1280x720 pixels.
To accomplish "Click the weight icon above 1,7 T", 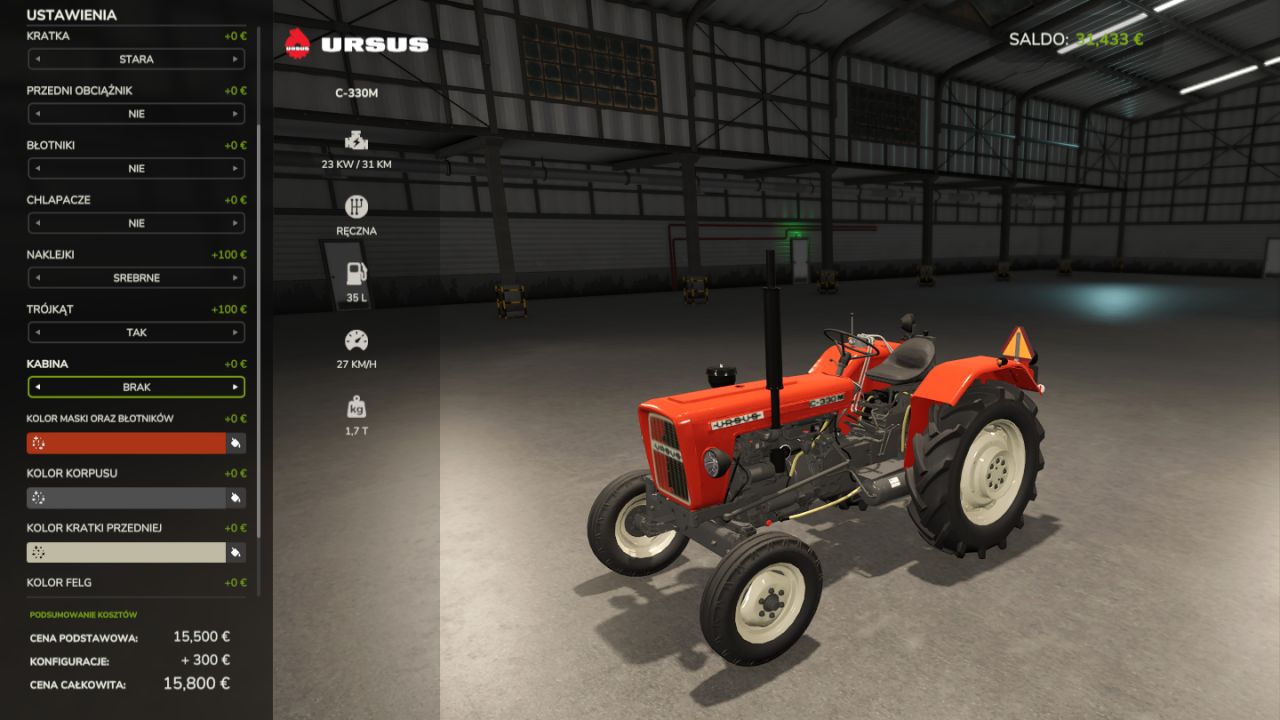I will click(357, 406).
